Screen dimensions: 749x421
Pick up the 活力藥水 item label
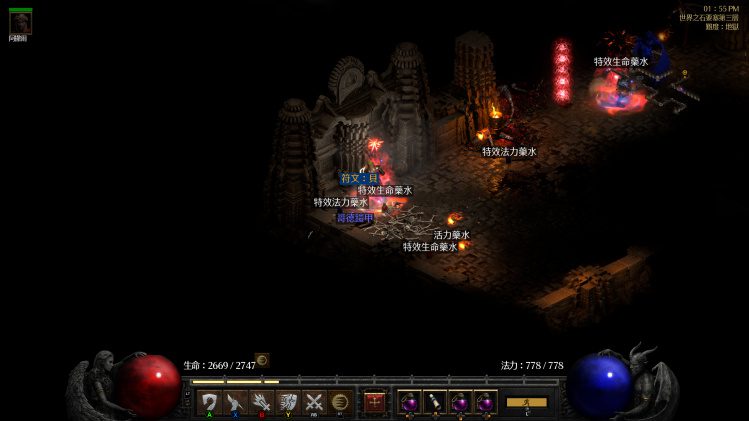[x=451, y=235]
